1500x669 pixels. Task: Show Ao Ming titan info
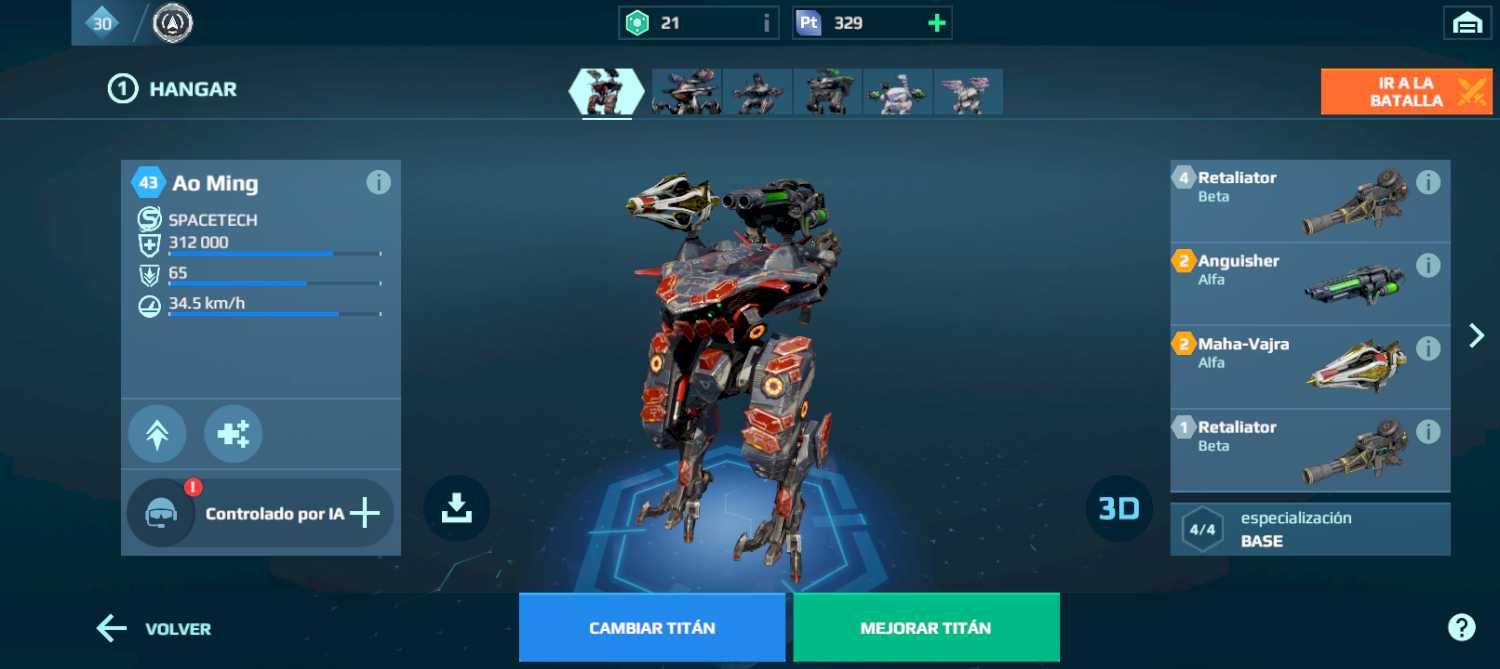point(378,182)
